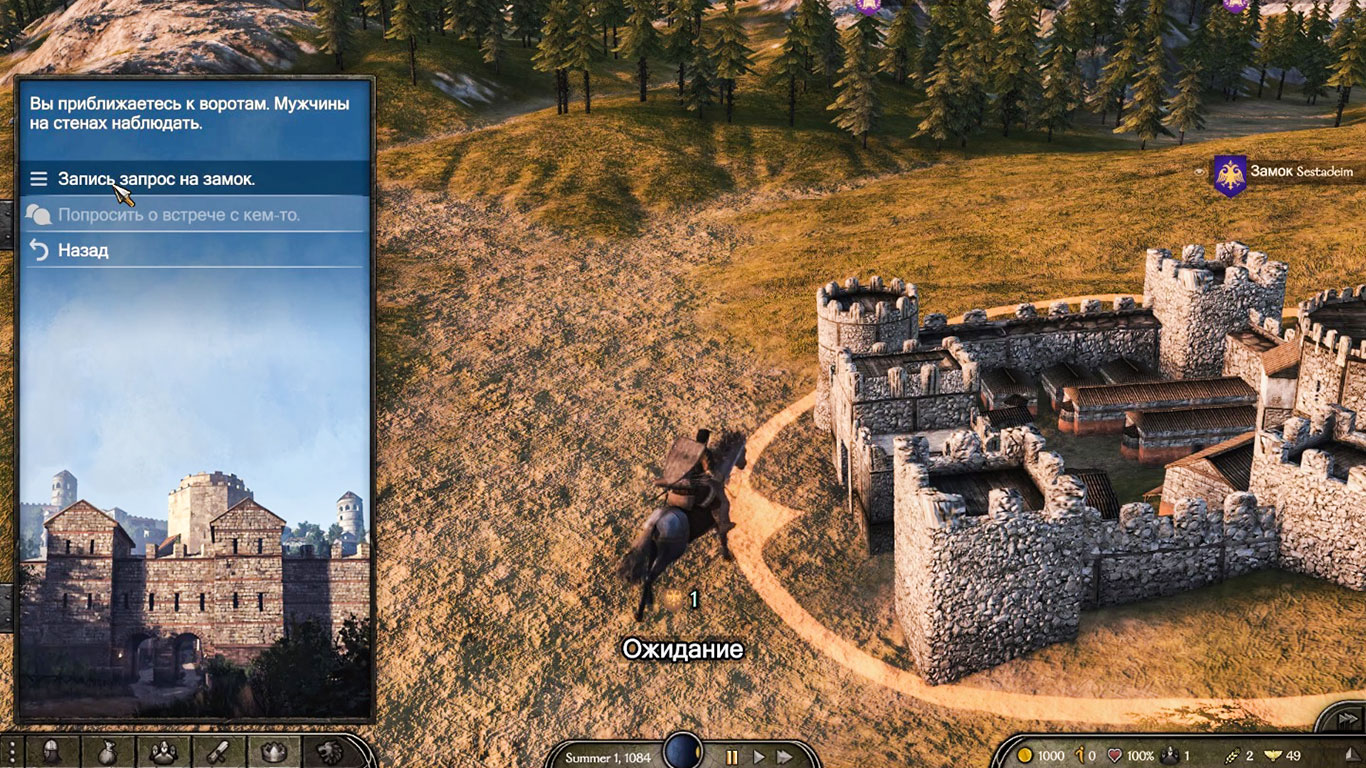This screenshot has height=768, width=1366.
Task: Enable fast-forward time speed
Action: [785, 757]
